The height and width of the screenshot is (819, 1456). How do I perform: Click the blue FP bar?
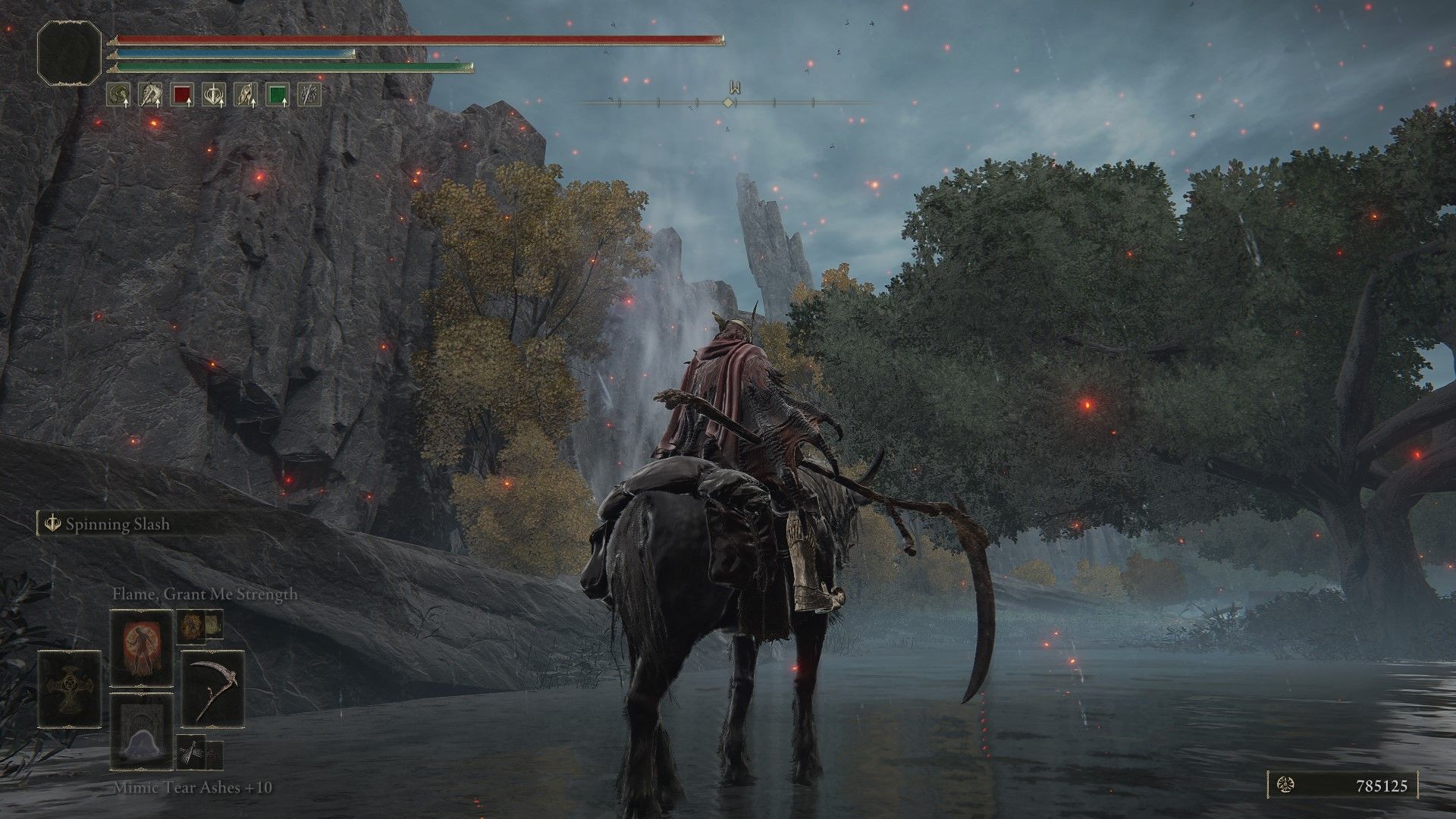(227, 53)
